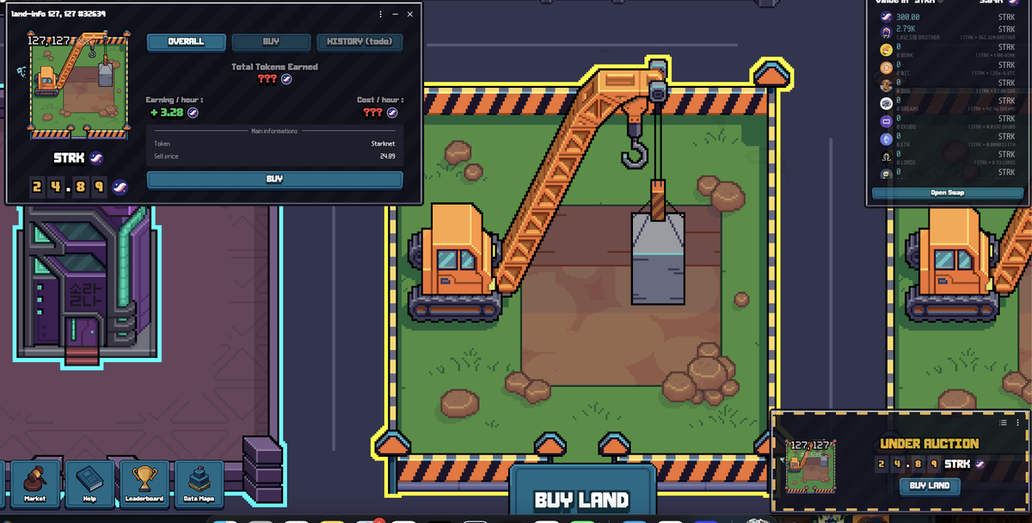Viewport: 1032px width, 523px height.
Task: Show the Leaderboard
Action: (144, 484)
